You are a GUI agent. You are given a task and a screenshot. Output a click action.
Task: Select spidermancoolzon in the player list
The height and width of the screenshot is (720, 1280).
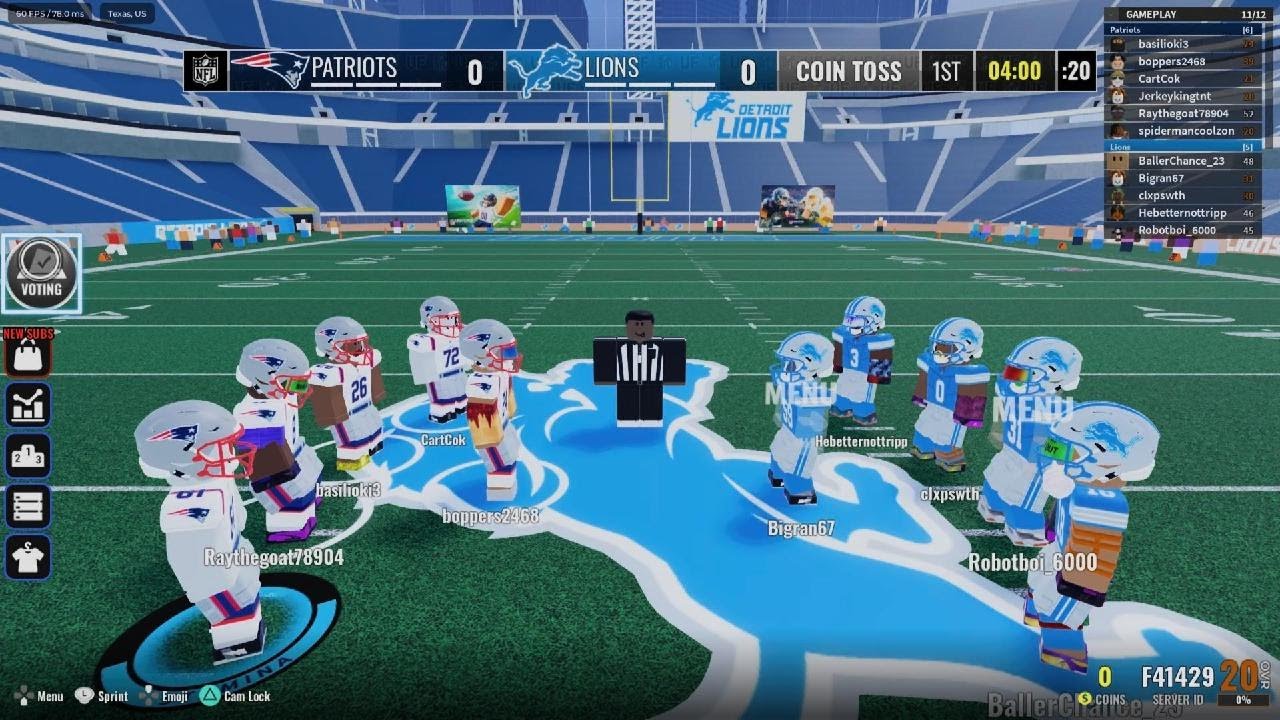1186,131
